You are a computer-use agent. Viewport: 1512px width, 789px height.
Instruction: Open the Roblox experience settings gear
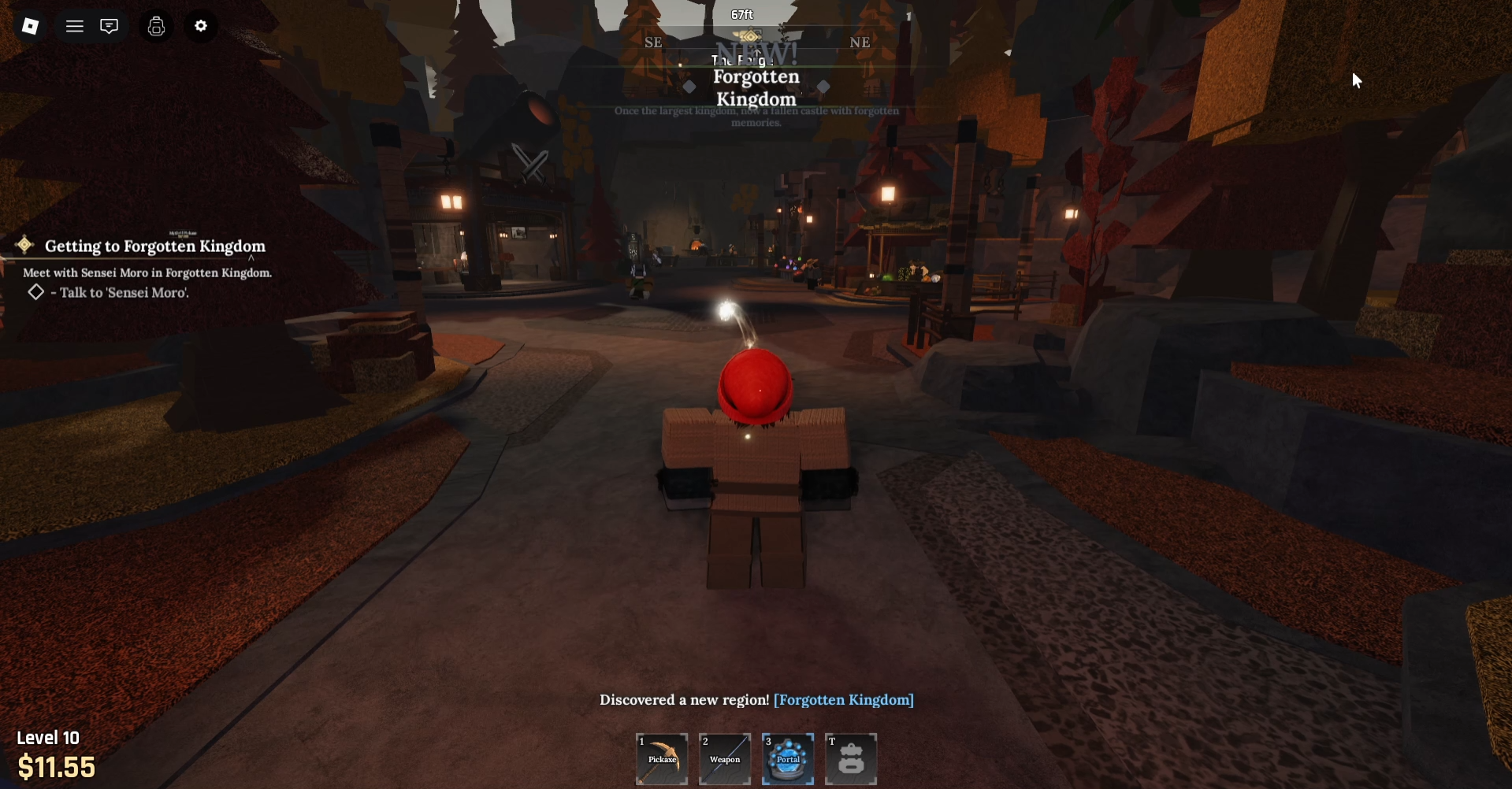pyautogui.click(x=201, y=26)
